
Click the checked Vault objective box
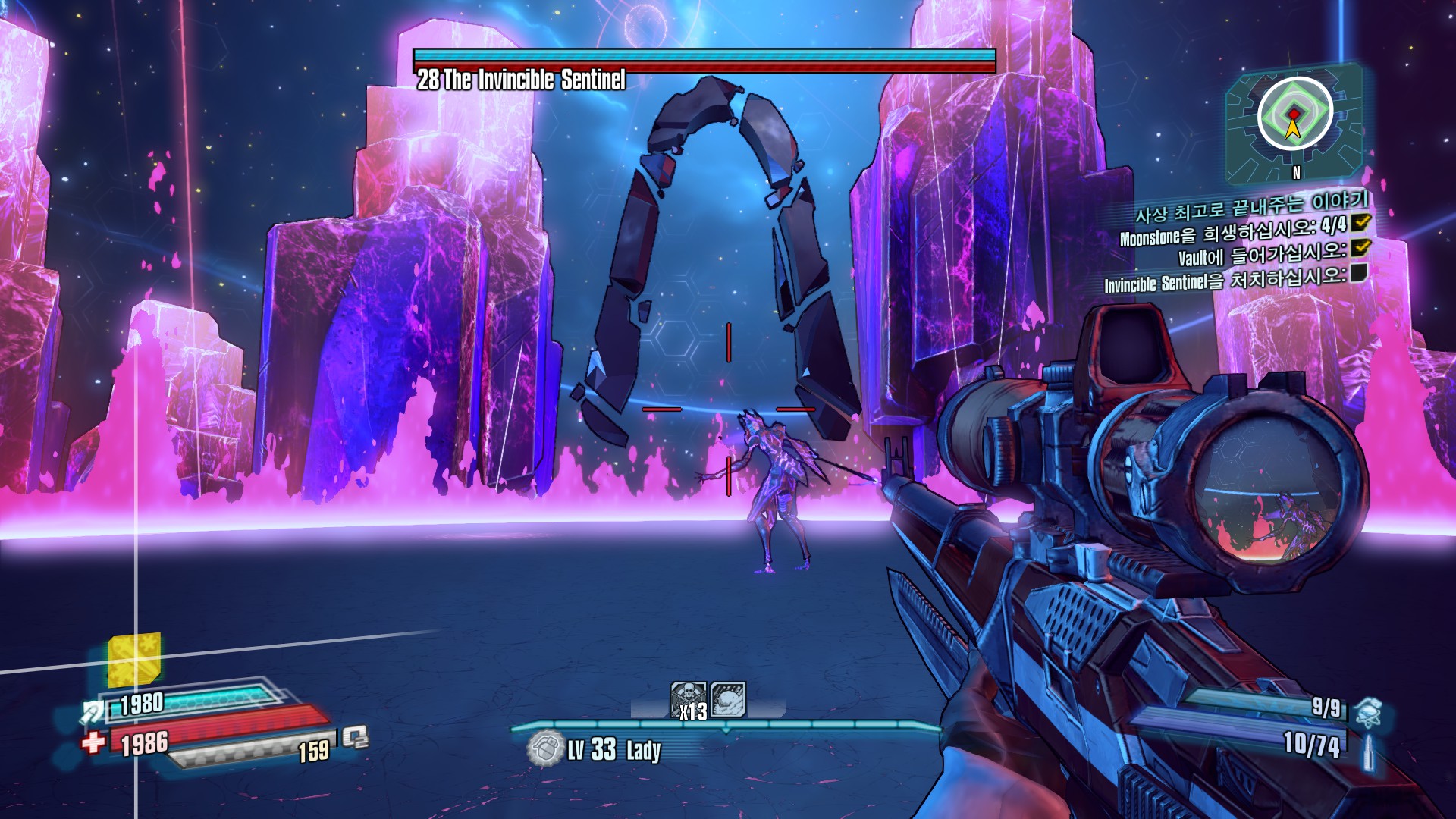tap(1360, 247)
